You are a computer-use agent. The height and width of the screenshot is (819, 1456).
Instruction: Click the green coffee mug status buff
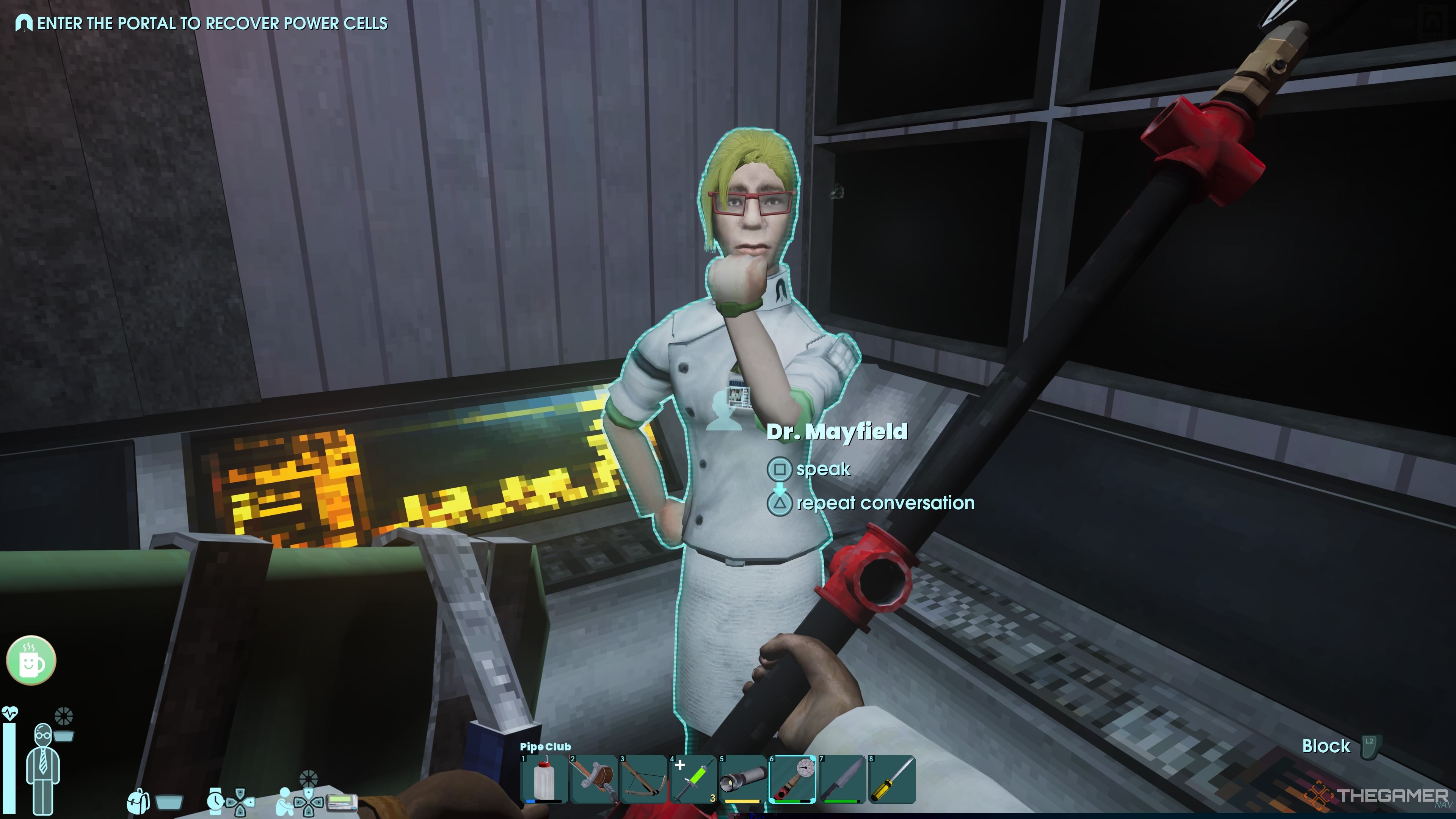pos(31,660)
